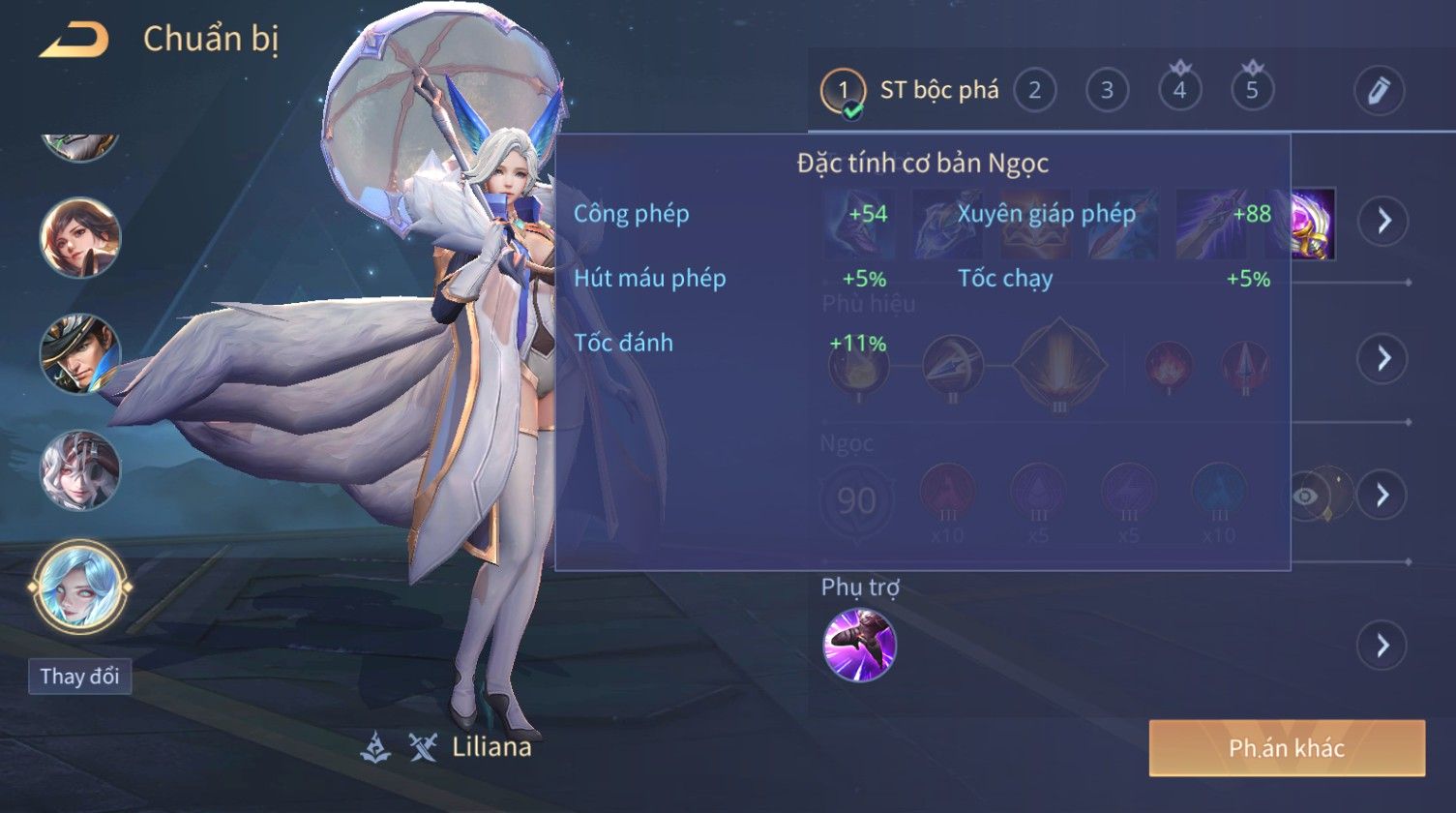Open the equipment build arrow
Viewport: 1456px width, 813px height.
tap(1382, 221)
